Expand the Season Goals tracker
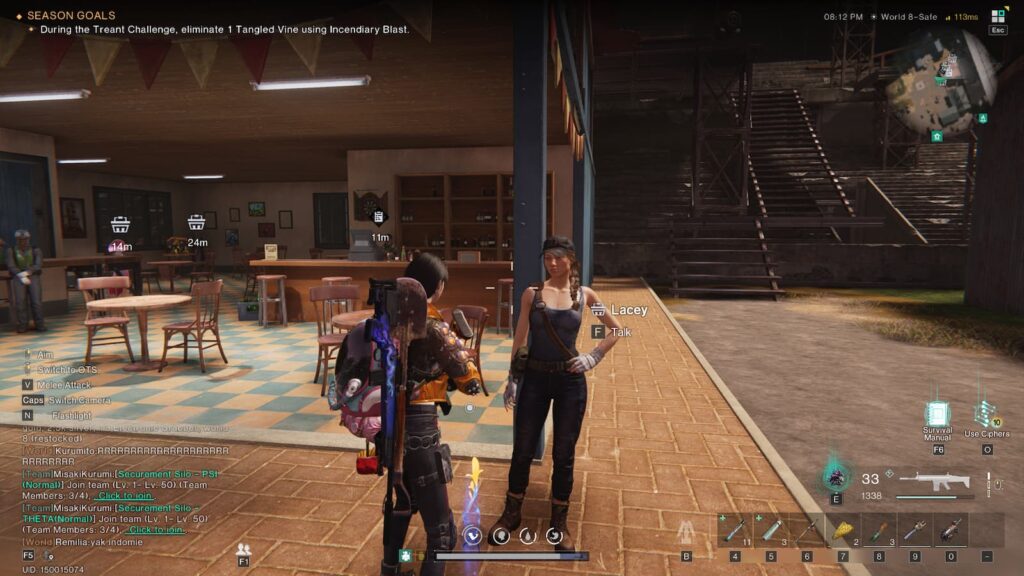 tap(70, 16)
